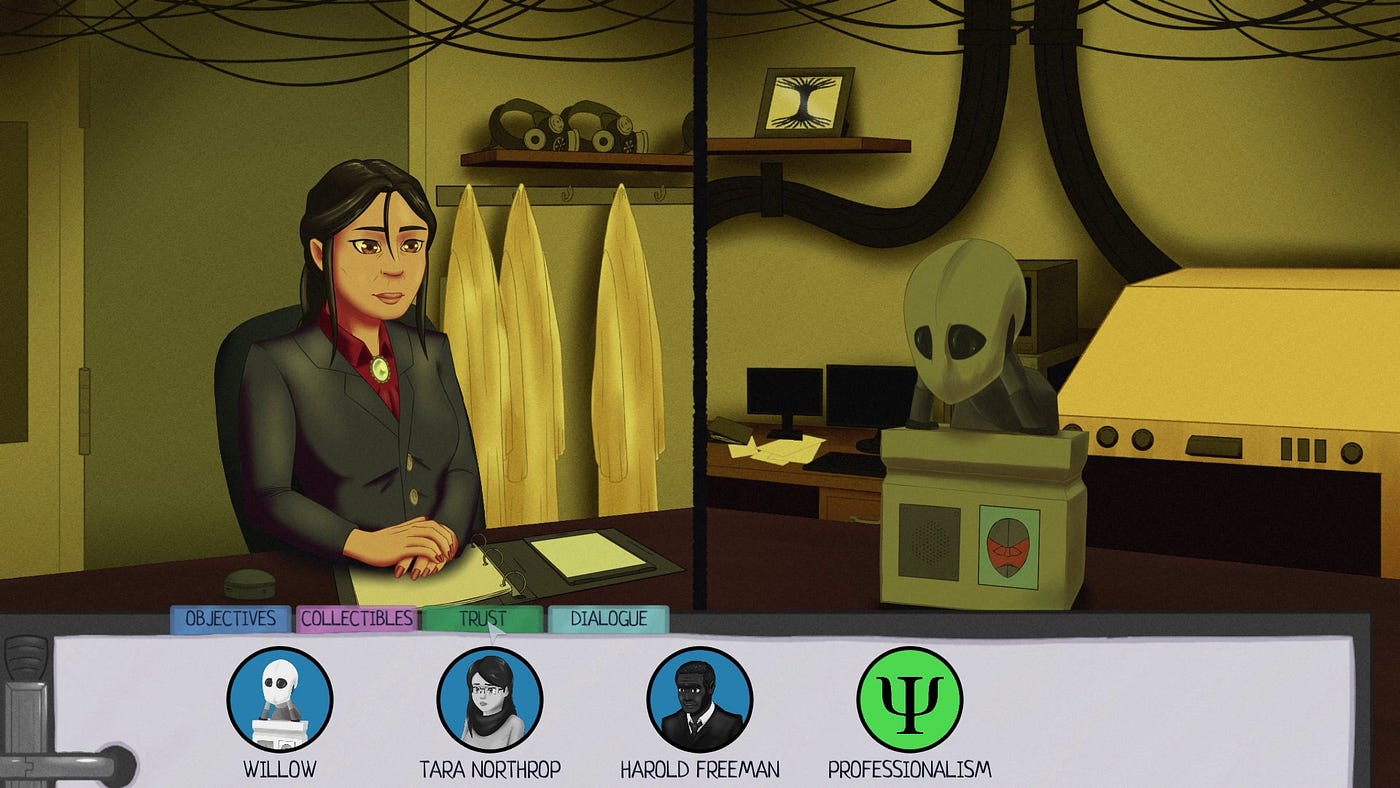This screenshot has height=788, width=1400.
Task: Select Willow's trust portrait
Action: coord(279,699)
